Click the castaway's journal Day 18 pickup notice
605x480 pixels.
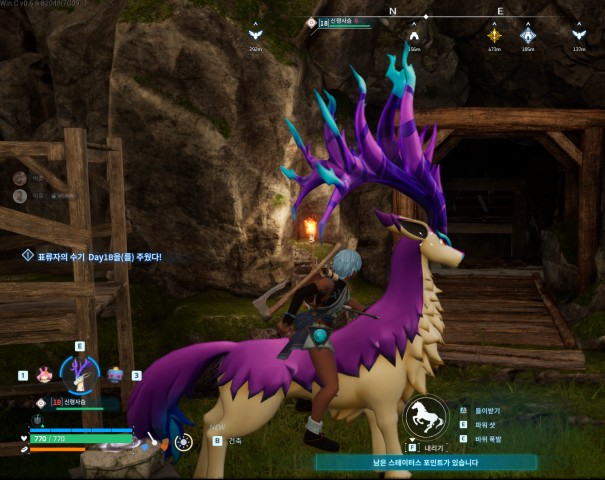(93, 256)
